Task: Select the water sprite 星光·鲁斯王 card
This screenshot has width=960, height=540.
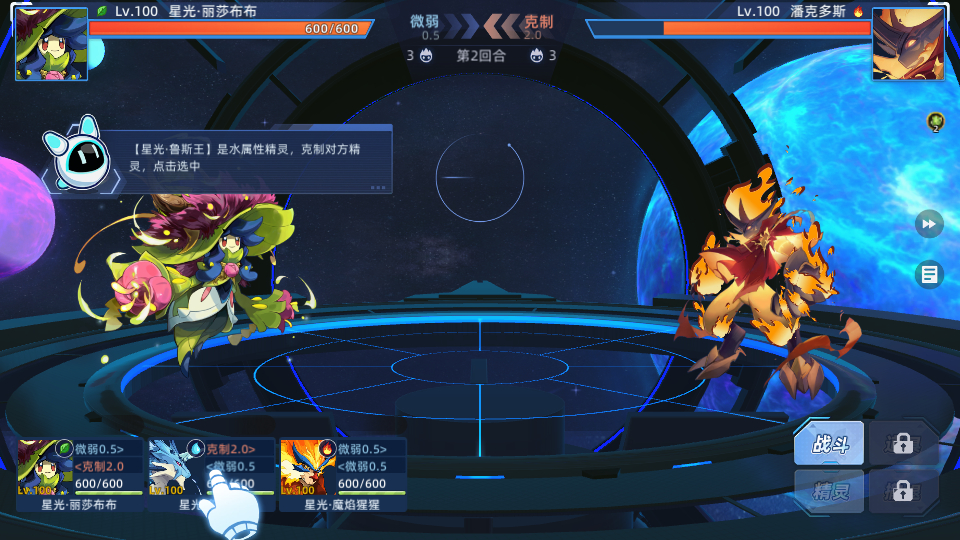Action: coord(210,472)
